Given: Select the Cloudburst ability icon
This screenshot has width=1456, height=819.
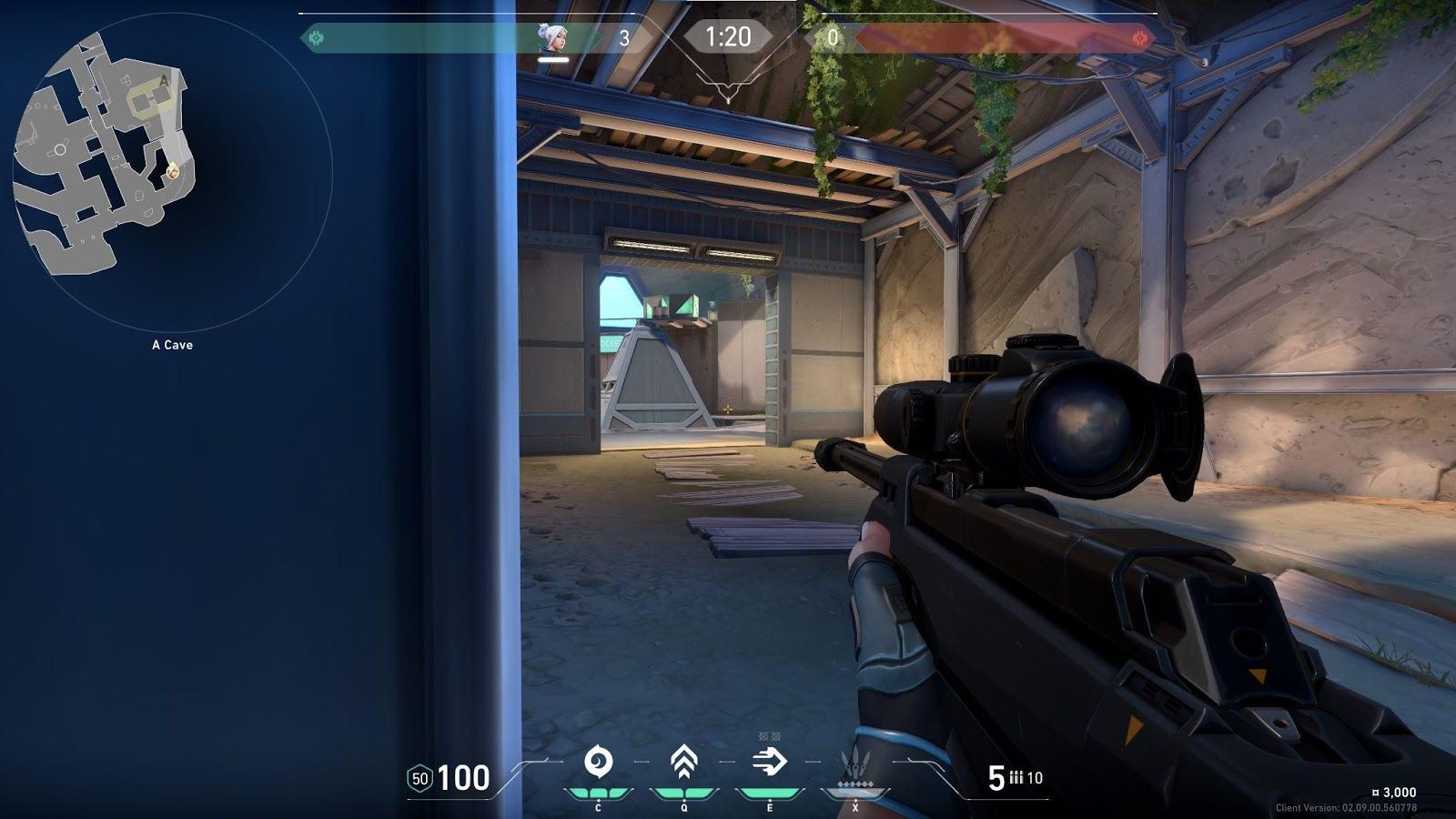Looking at the screenshot, I should [599, 759].
